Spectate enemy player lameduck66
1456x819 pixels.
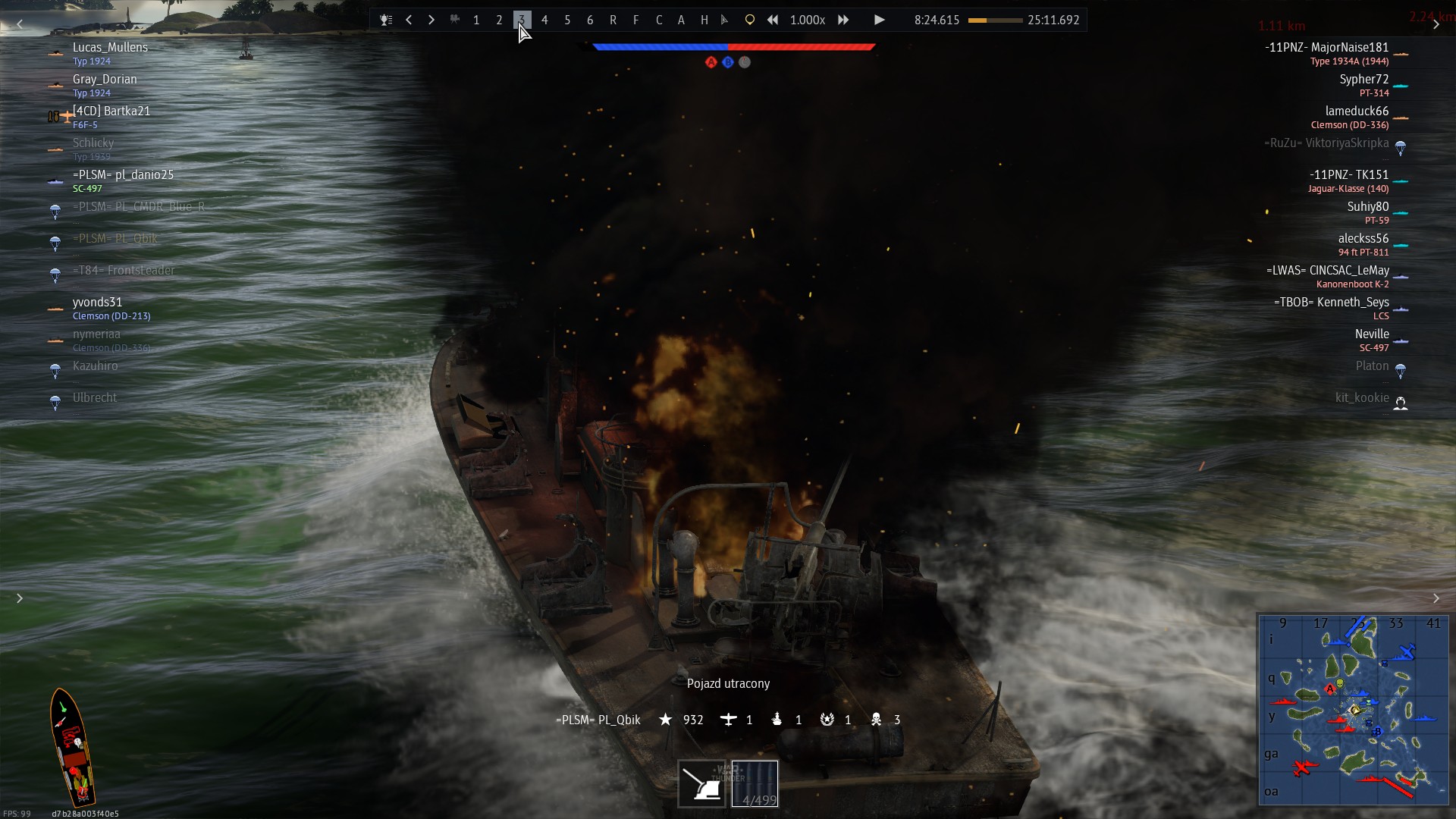[1357, 111]
